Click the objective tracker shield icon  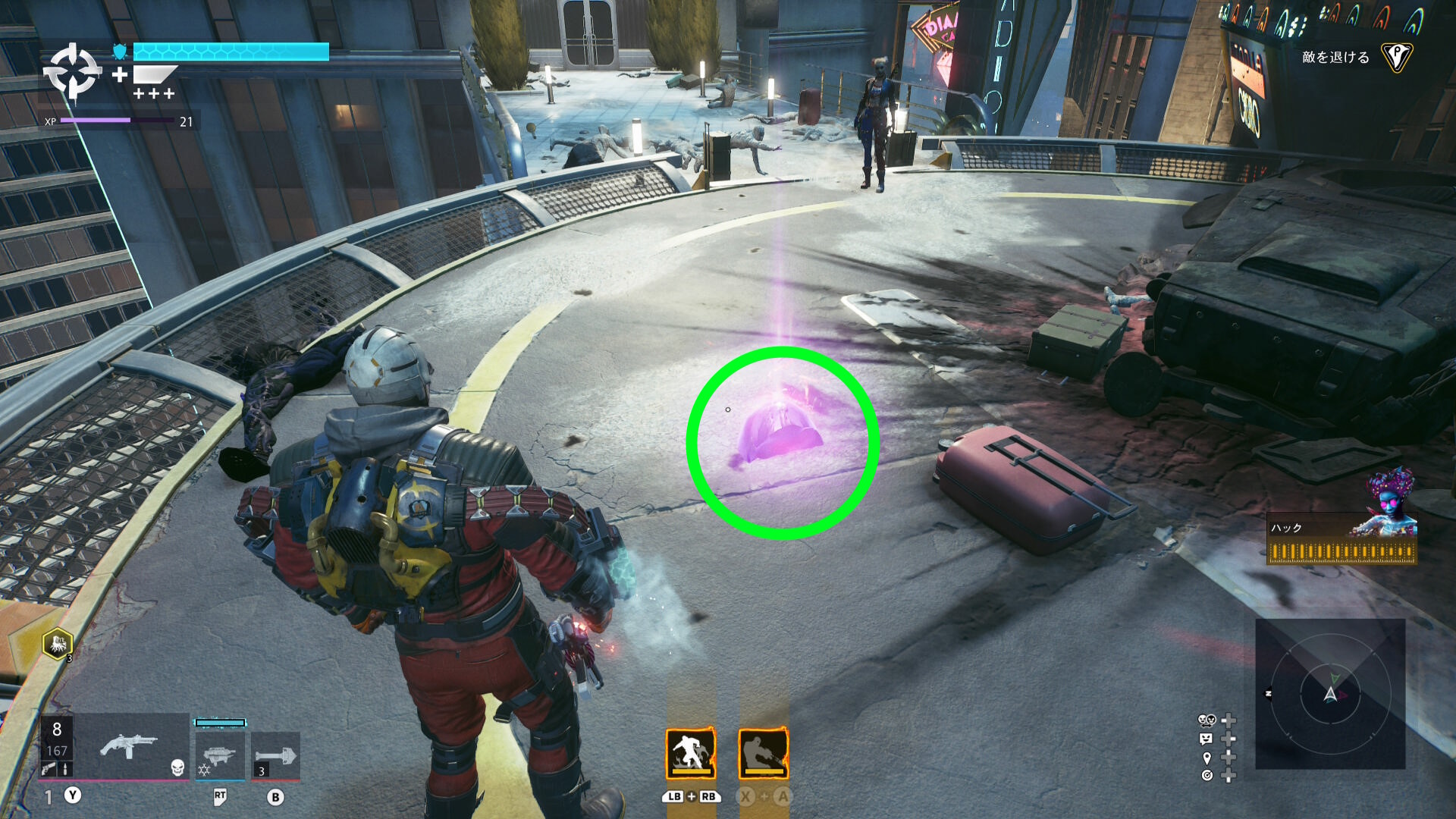[x=1396, y=57]
